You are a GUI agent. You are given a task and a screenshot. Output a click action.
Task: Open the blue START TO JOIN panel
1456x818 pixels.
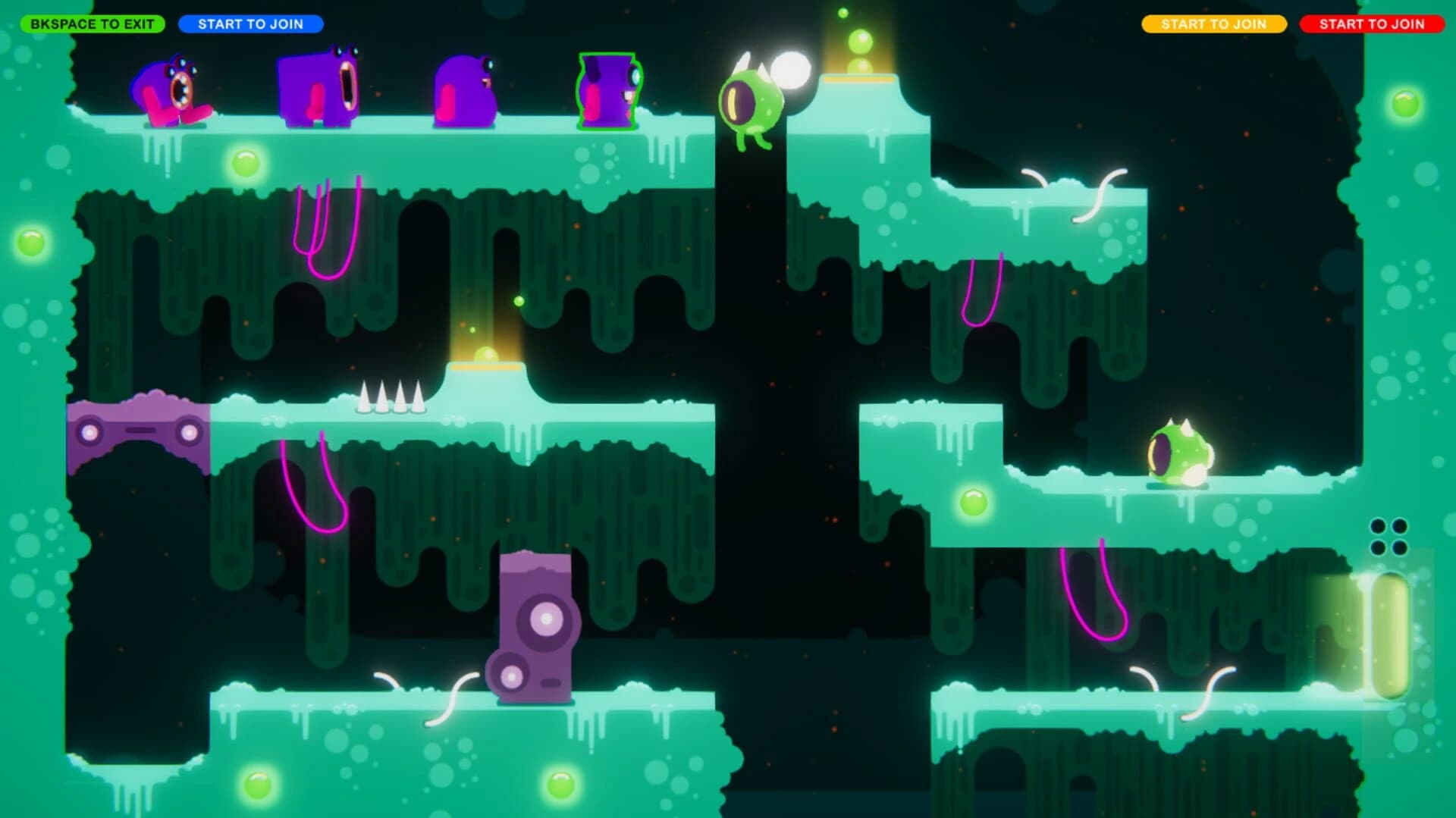253,24
